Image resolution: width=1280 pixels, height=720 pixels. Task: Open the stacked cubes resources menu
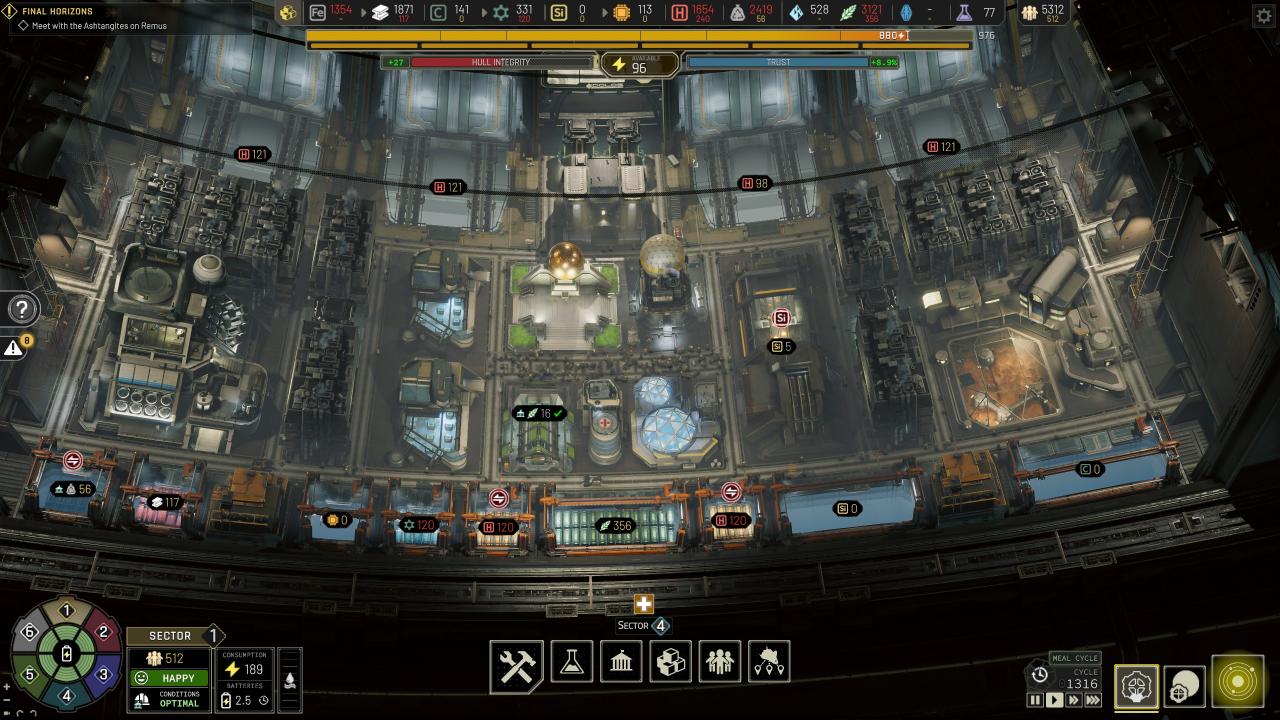[669, 662]
